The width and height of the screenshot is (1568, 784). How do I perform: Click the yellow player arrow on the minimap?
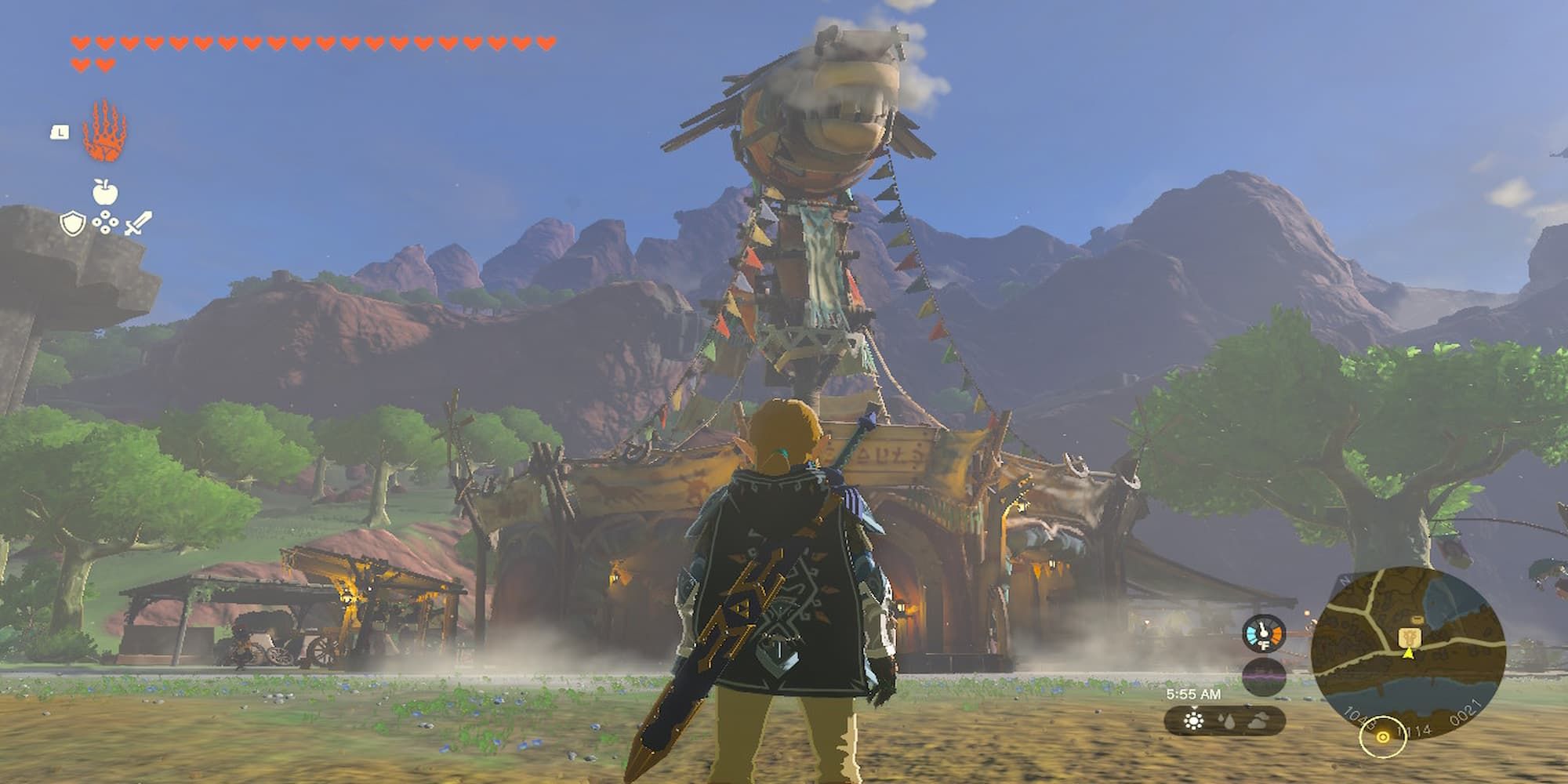click(1409, 655)
